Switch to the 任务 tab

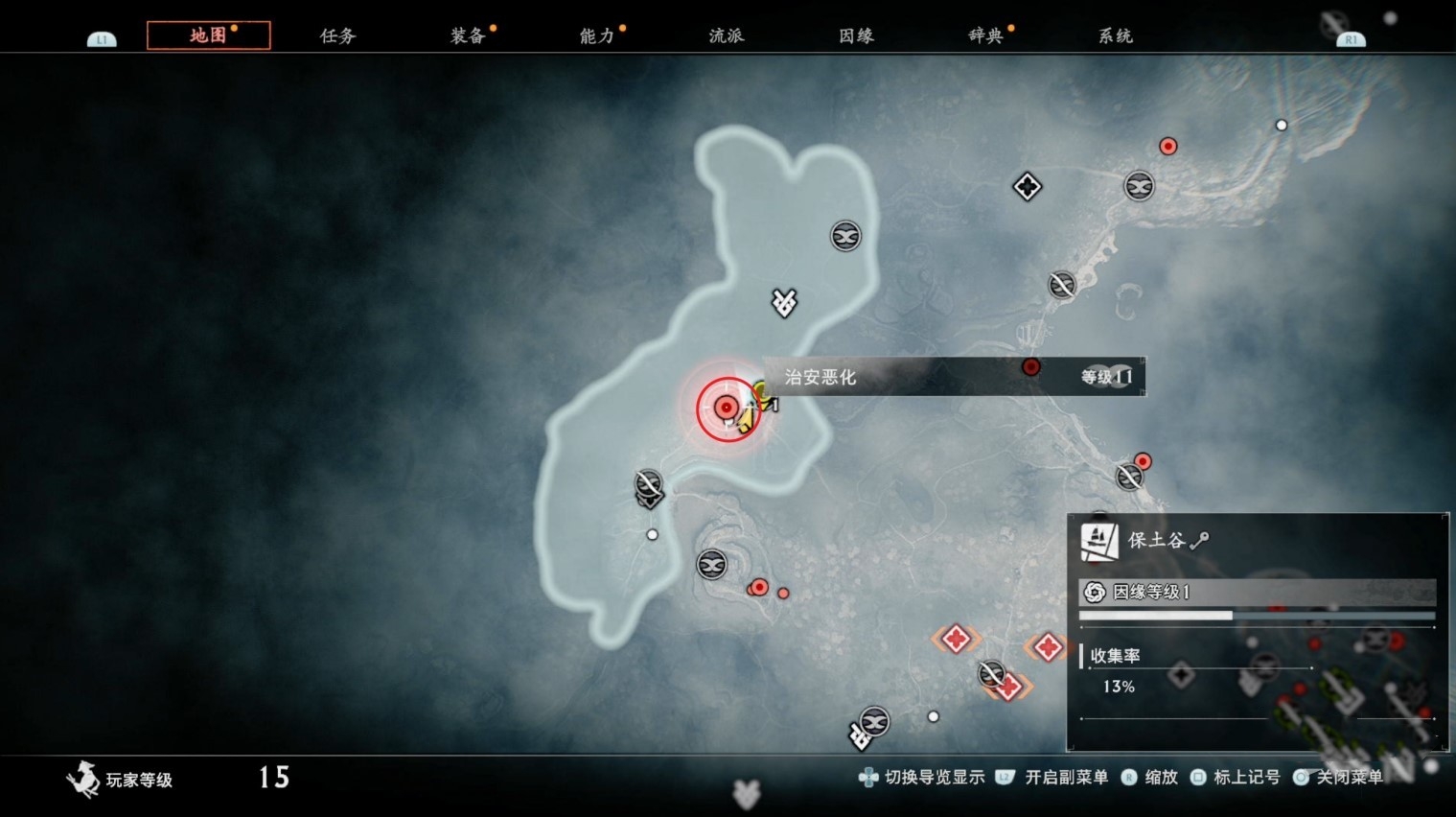coord(337,35)
